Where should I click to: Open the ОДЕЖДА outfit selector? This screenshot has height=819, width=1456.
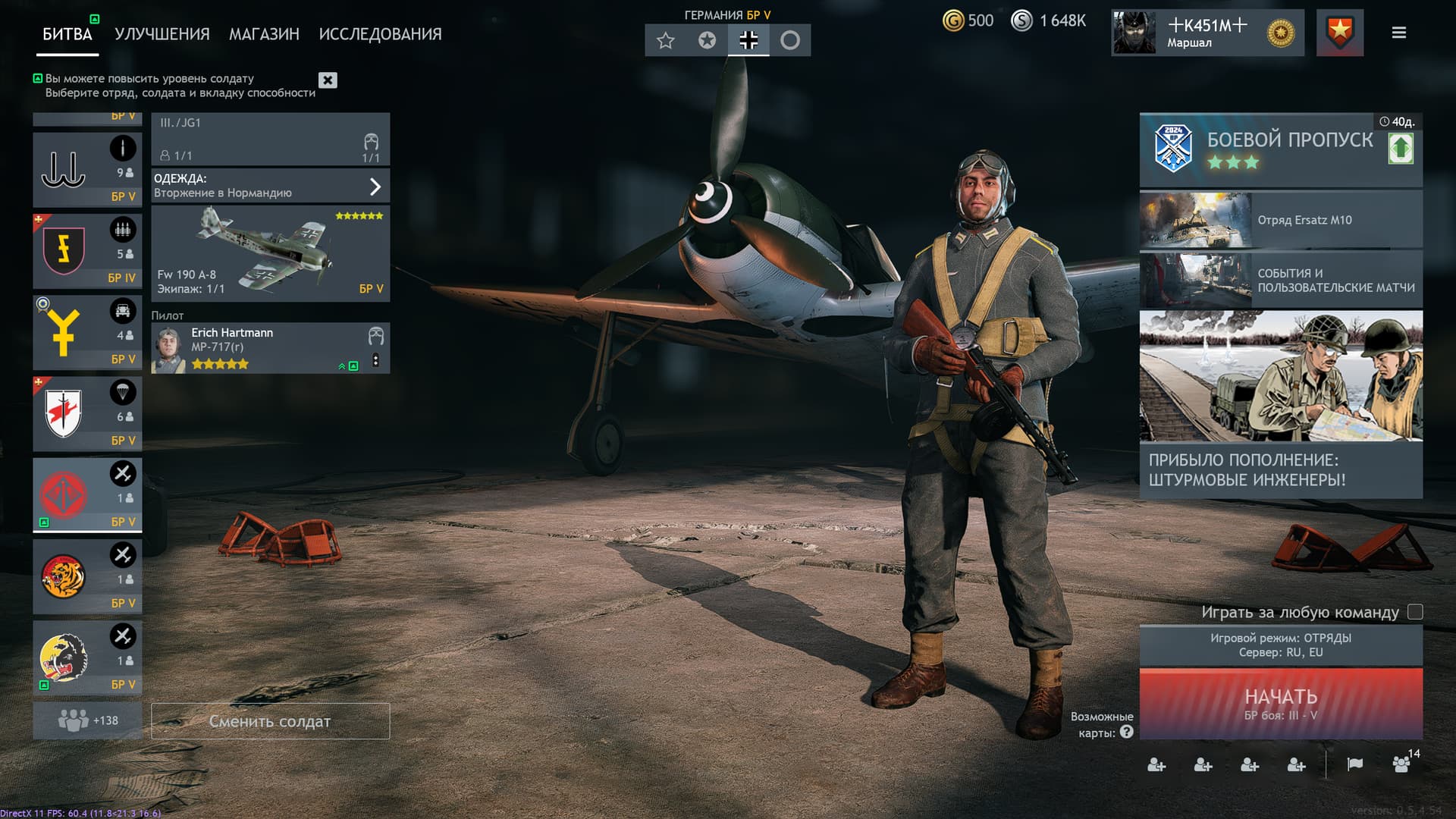coord(270,186)
